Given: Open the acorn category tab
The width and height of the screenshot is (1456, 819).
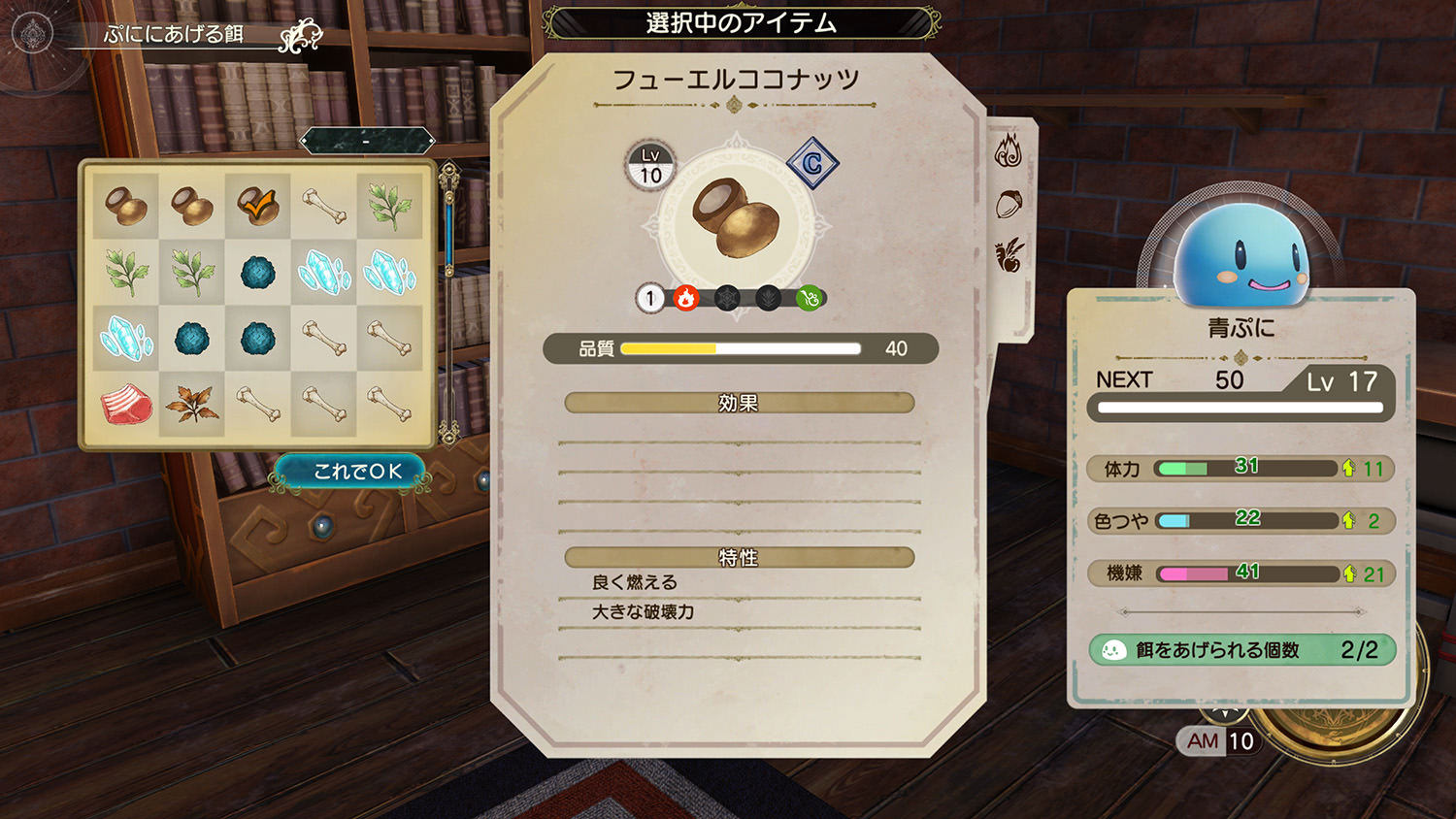Looking at the screenshot, I should tap(1009, 204).
